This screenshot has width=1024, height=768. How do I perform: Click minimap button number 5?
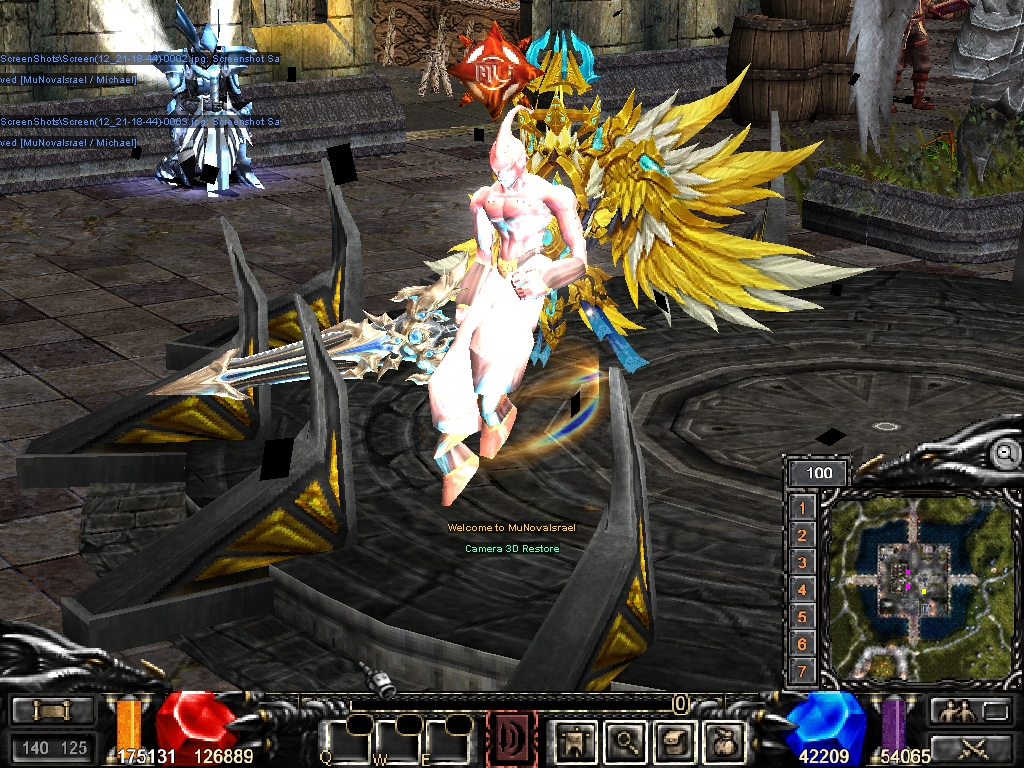pos(802,616)
